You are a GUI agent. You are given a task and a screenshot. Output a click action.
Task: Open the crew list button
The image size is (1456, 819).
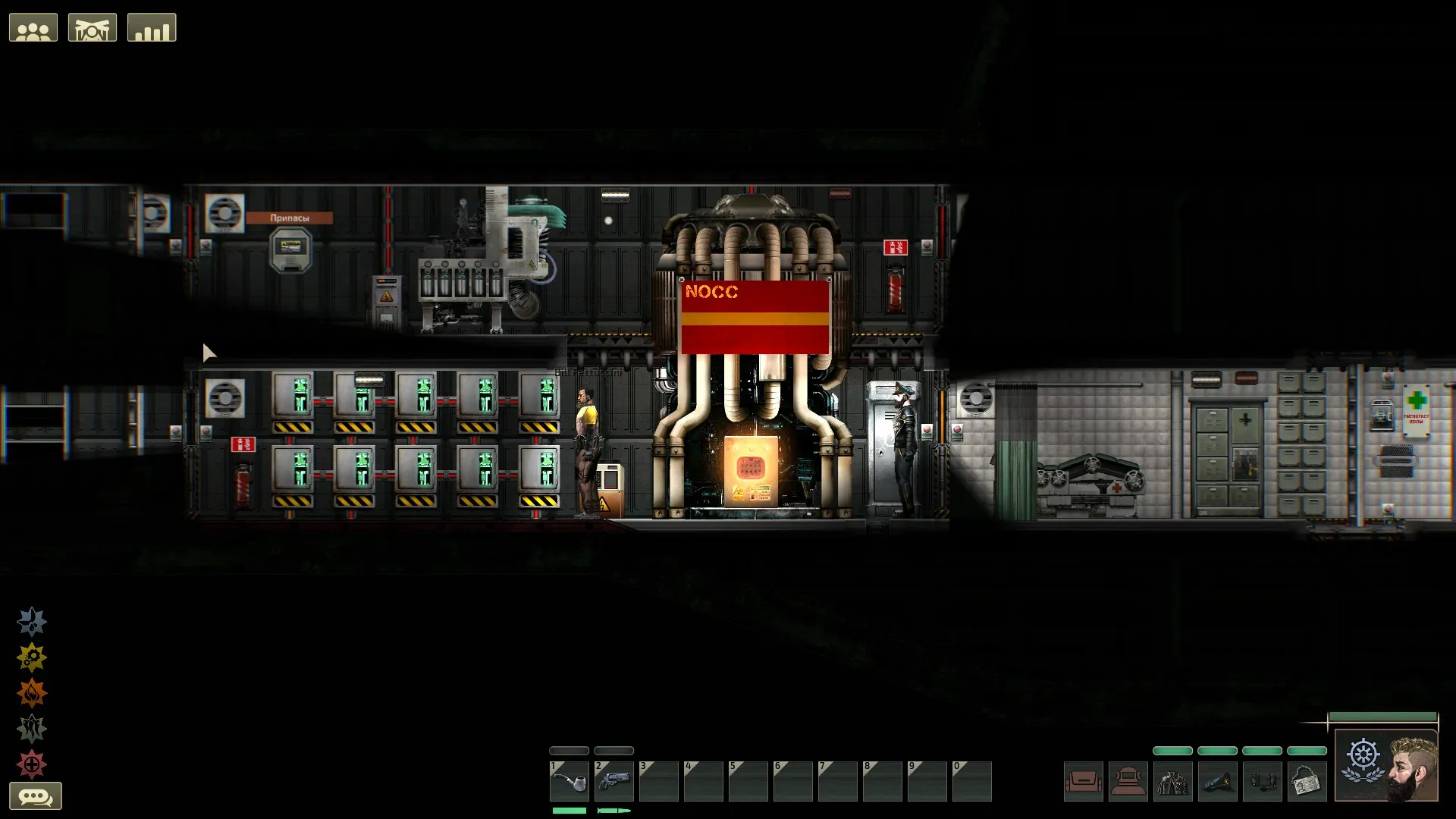pyautogui.click(x=33, y=28)
